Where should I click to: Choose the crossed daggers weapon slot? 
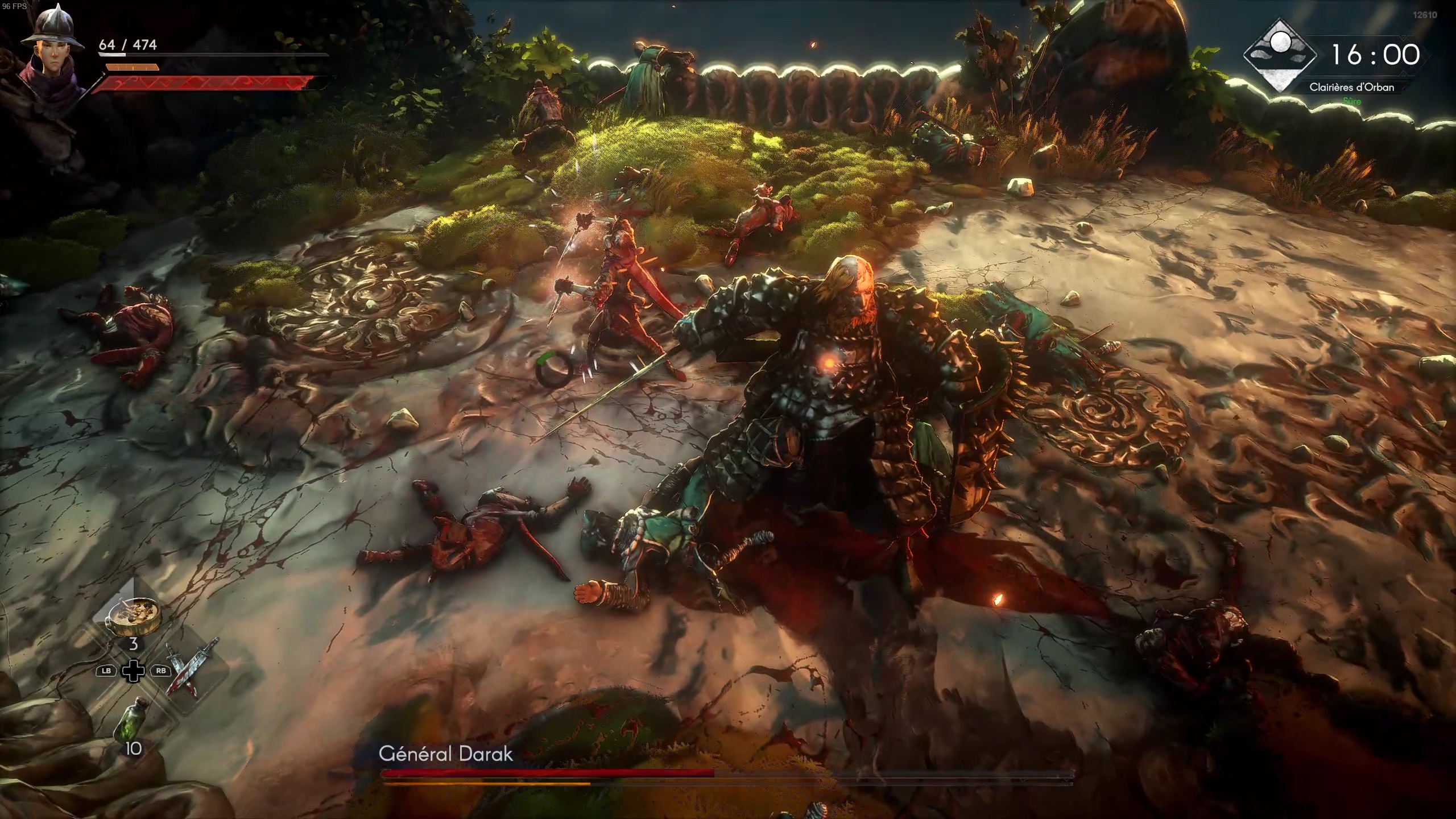[192, 669]
